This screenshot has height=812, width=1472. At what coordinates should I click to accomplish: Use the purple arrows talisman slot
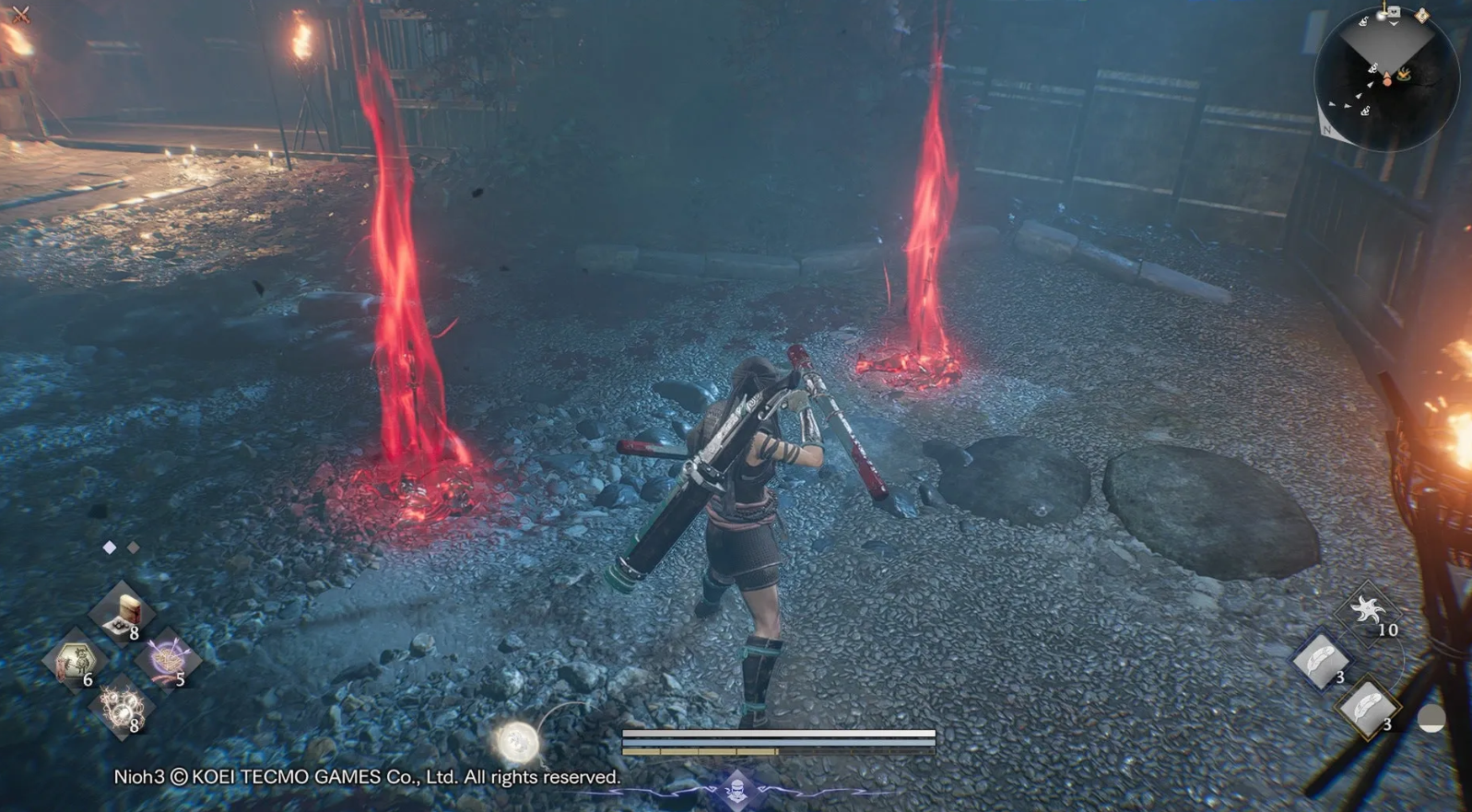167,661
